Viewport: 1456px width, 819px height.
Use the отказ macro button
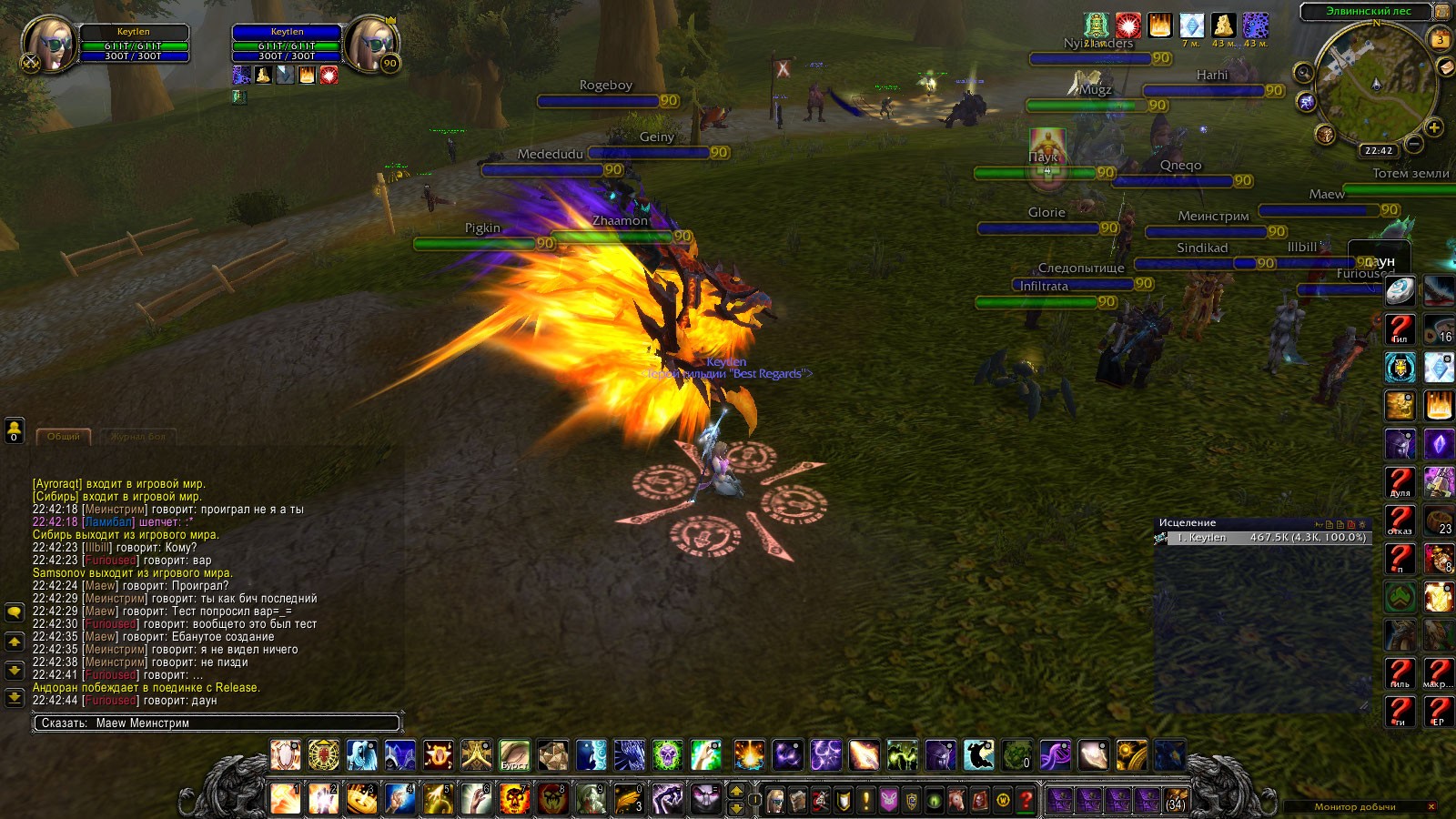pos(1400,521)
